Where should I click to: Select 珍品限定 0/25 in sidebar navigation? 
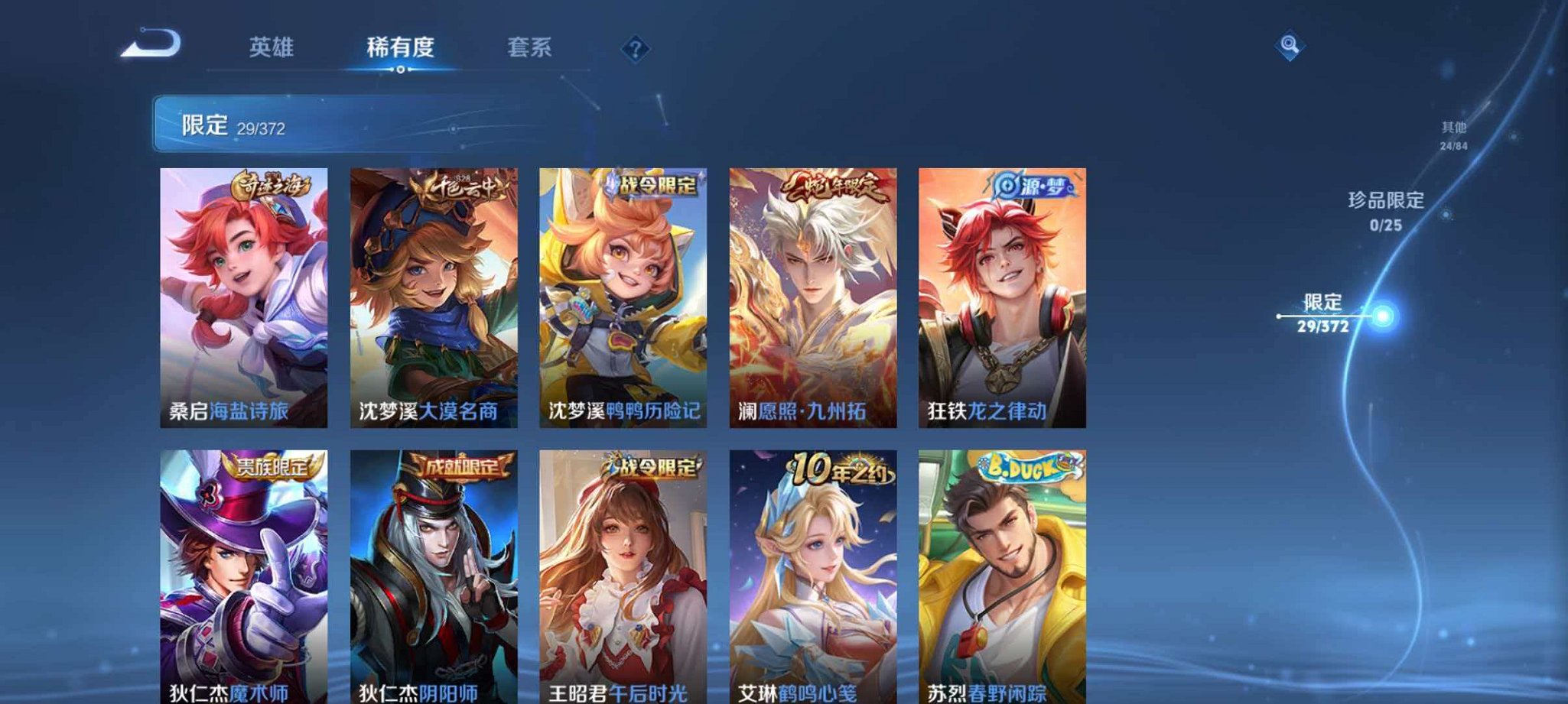1387,212
